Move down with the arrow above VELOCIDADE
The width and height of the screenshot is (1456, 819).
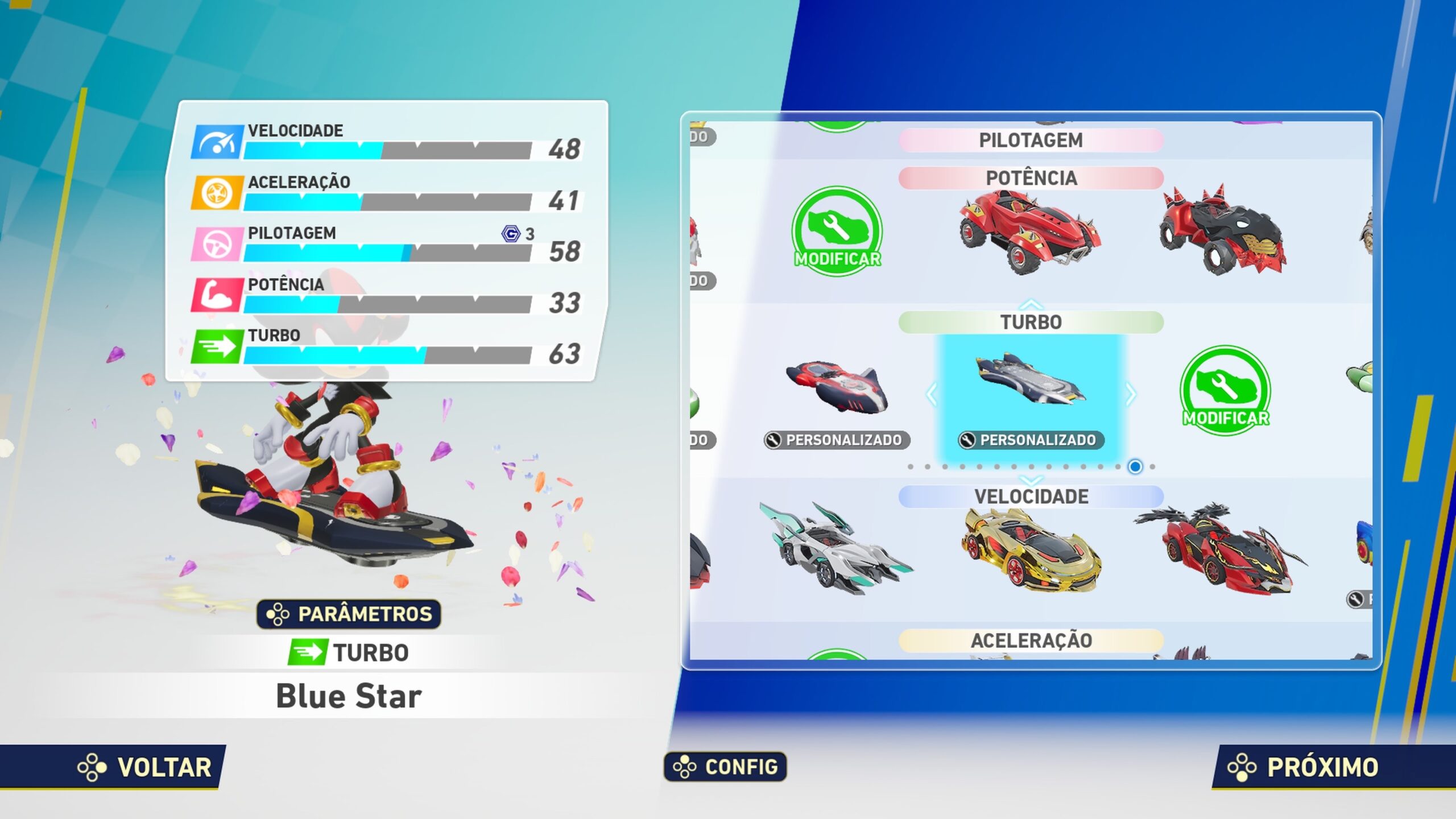1031,480
